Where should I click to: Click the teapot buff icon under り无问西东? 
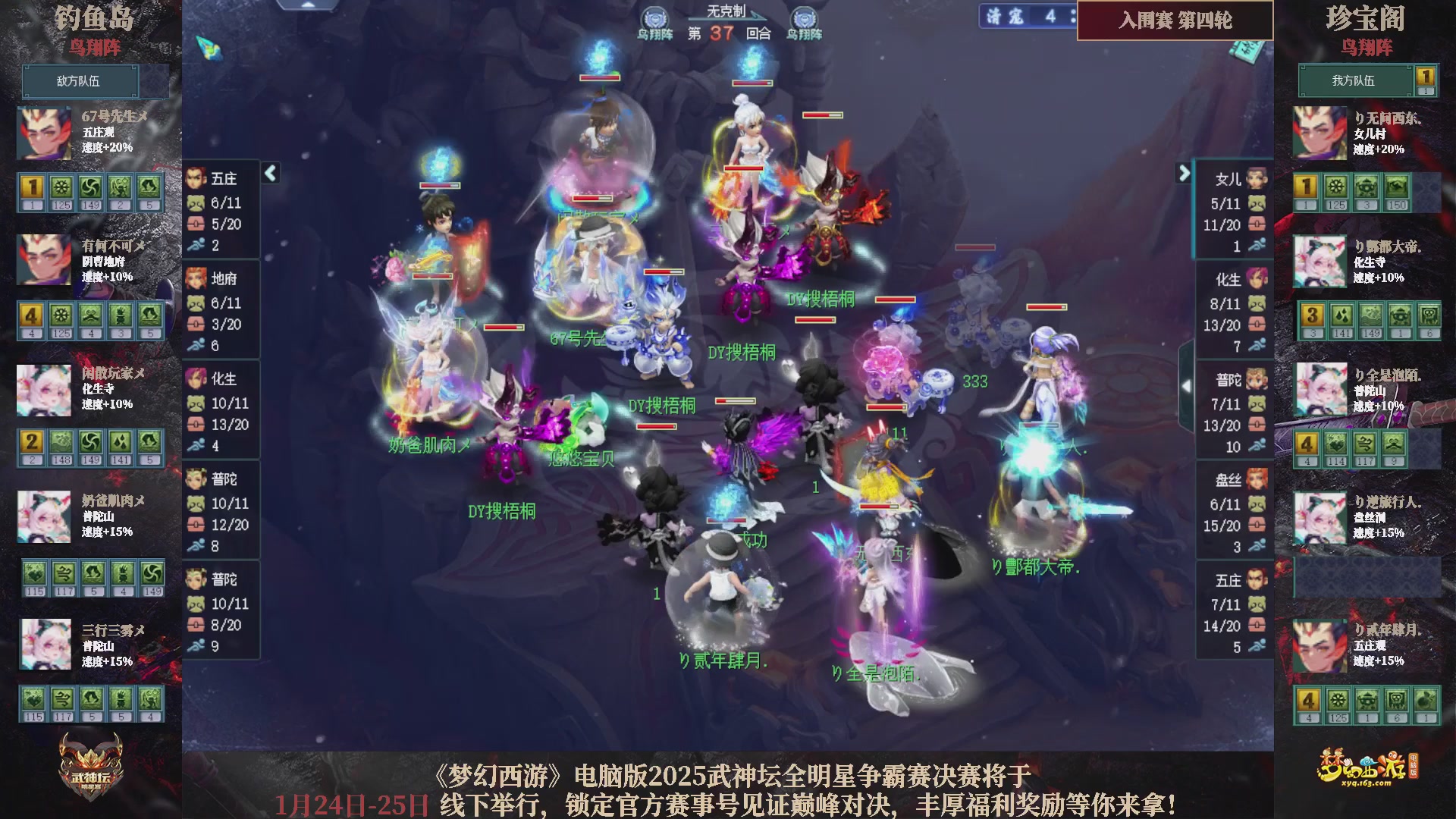coord(1365,184)
